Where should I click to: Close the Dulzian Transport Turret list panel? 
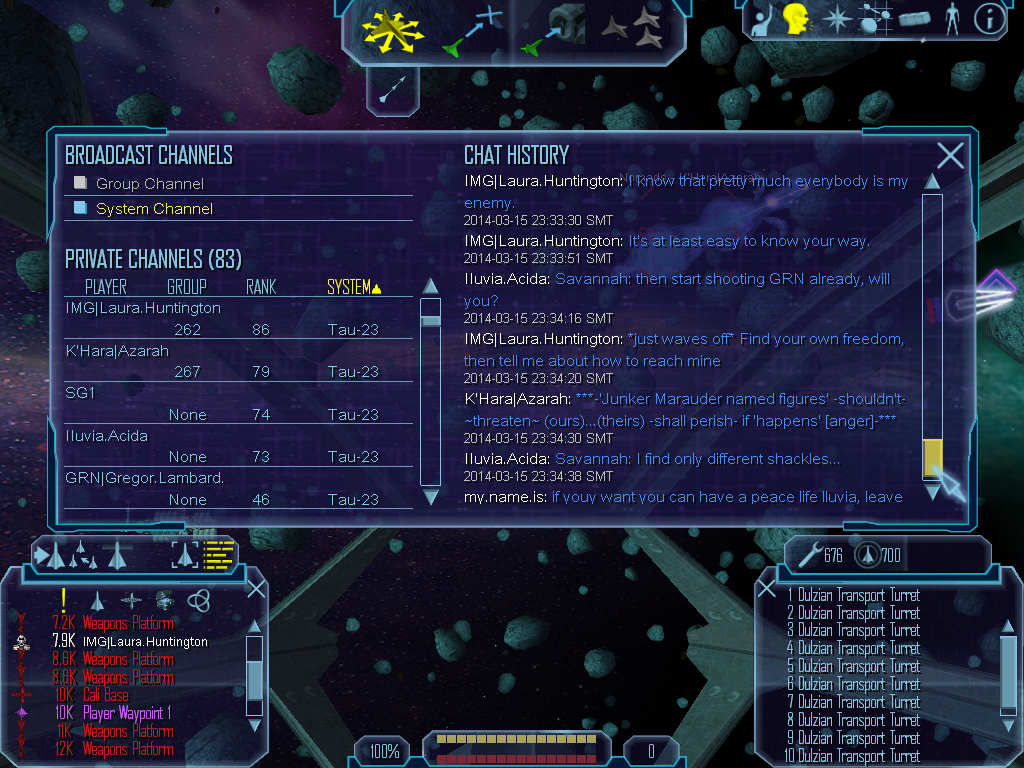(x=767, y=588)
